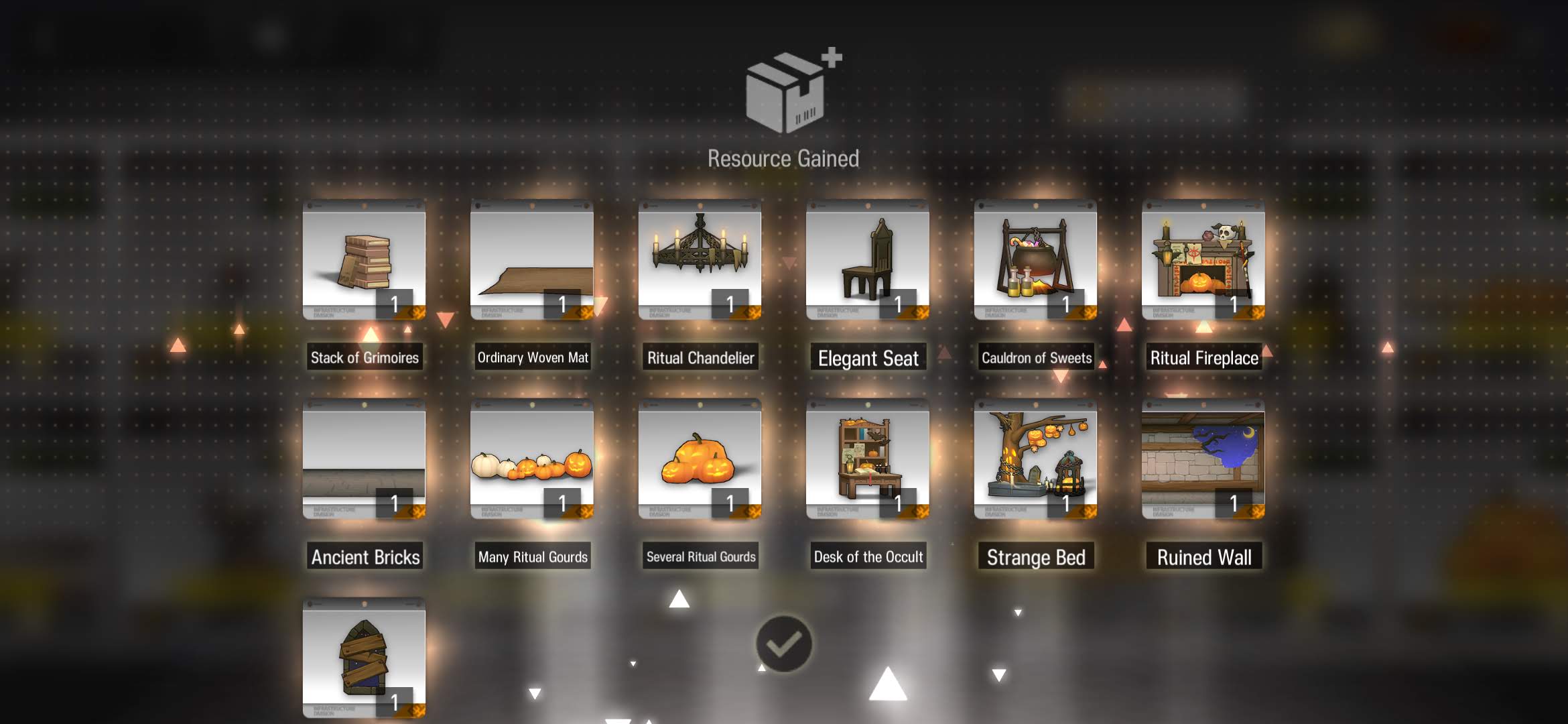The width and height of the screenshot is (1568, 724).
Task: Select the Ancient Bricks flooring tile
Action: tap(364, 459)
